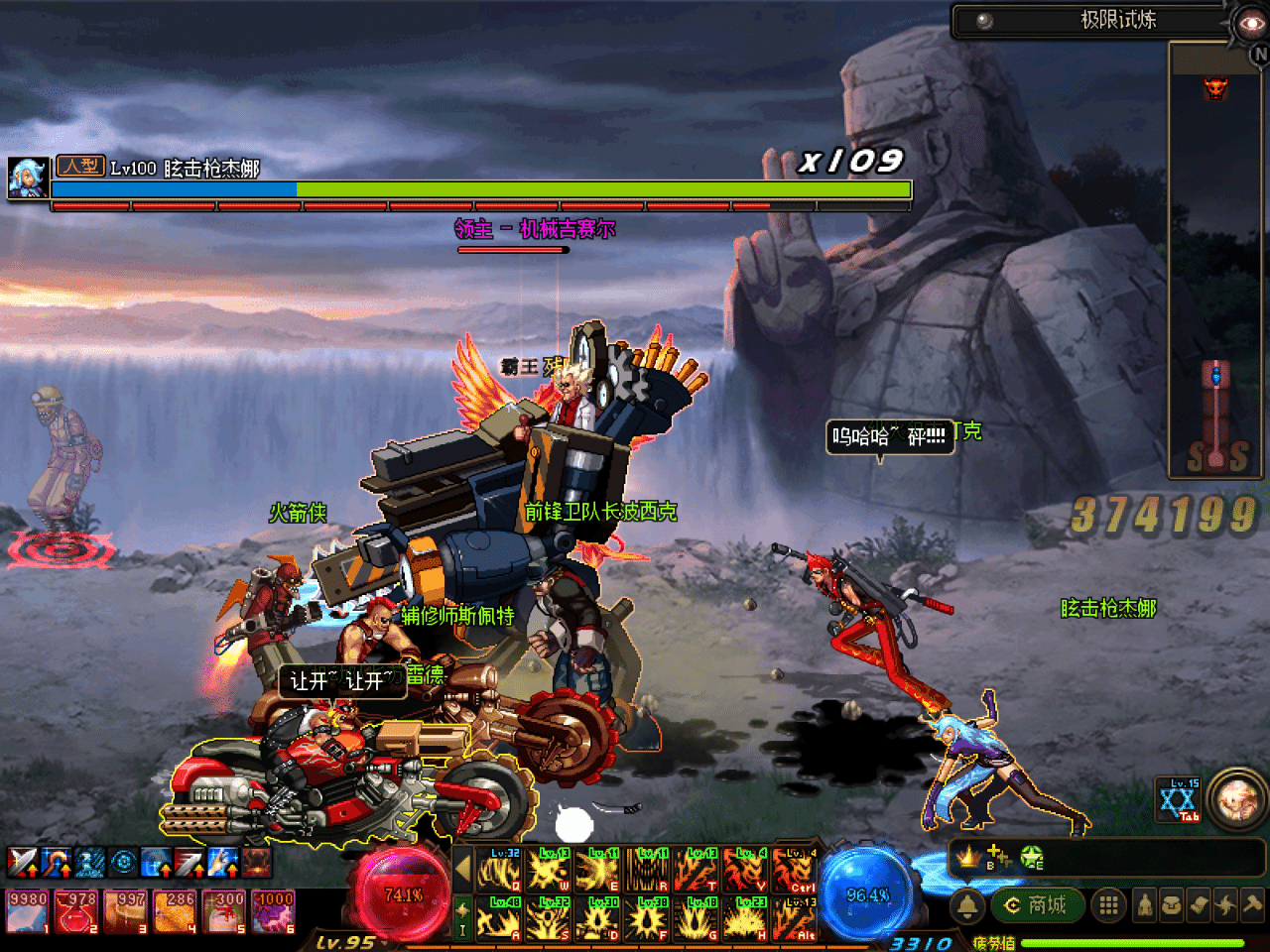The image size is (1270, 952).
Task: Activate the Lv.38 skill on key F
Action: coord(647,918)
